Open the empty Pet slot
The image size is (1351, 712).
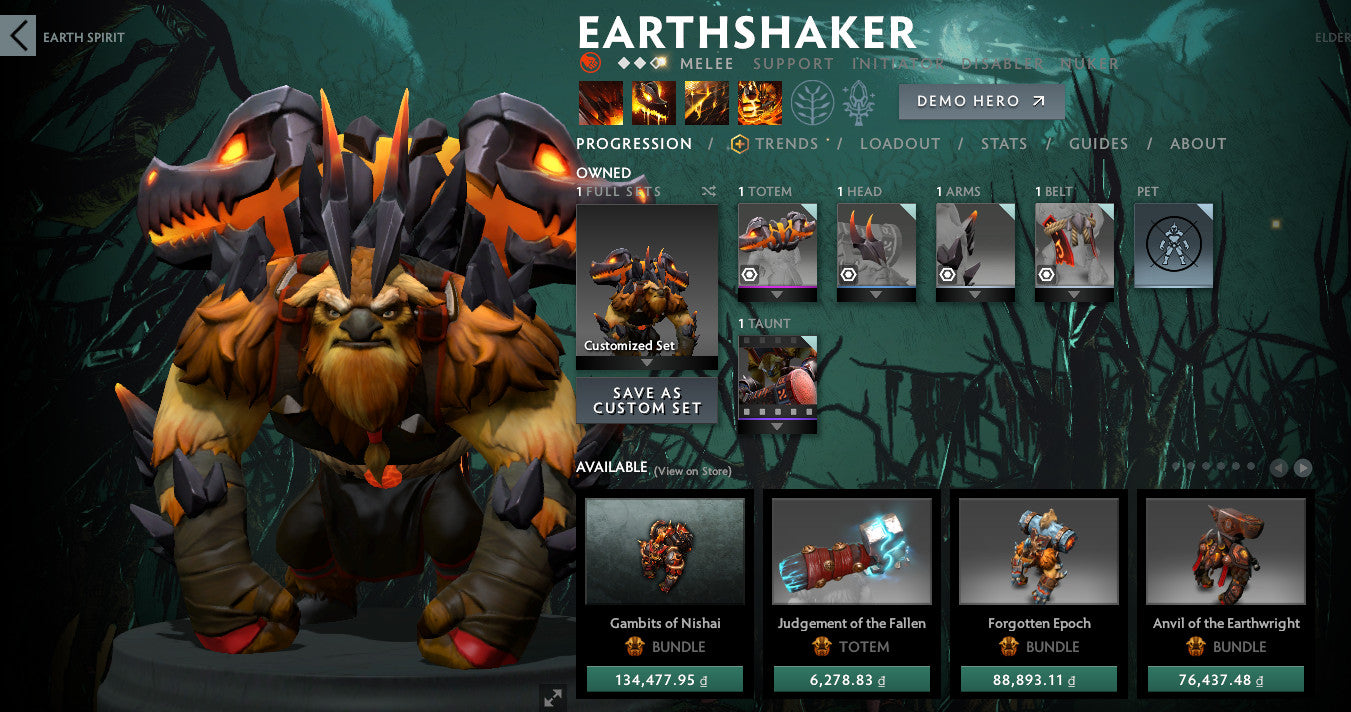(x=1173, y=245)
